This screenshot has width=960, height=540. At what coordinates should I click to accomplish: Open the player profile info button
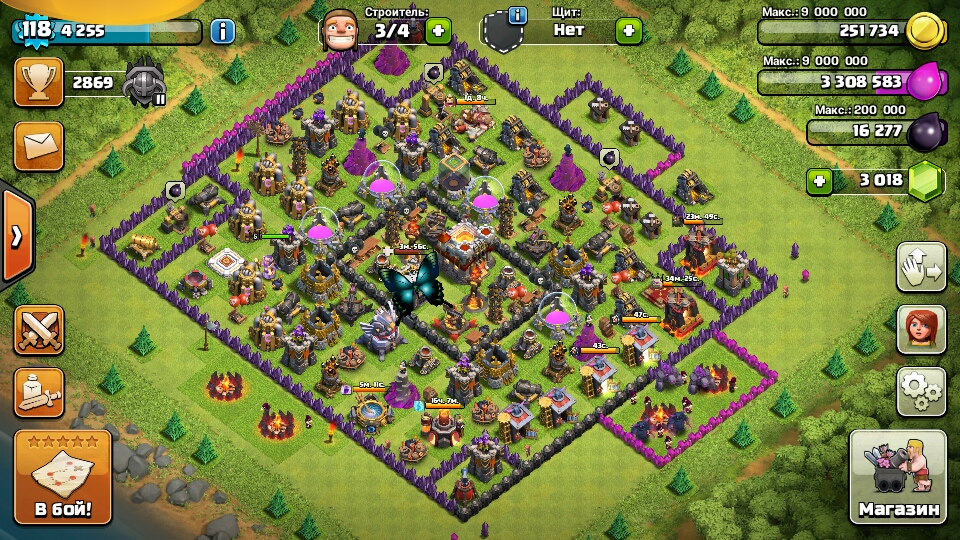click(x=222, y=31)
